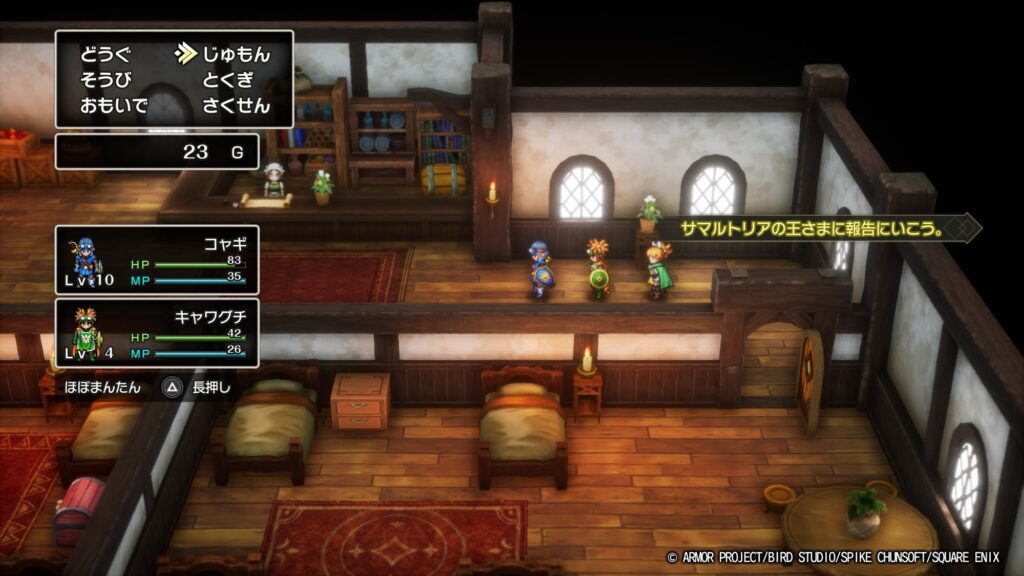Viewport: 1024px width, 576px height.
Task: Open さくせん (Tactics) menu
Action: tap(236, 106)
